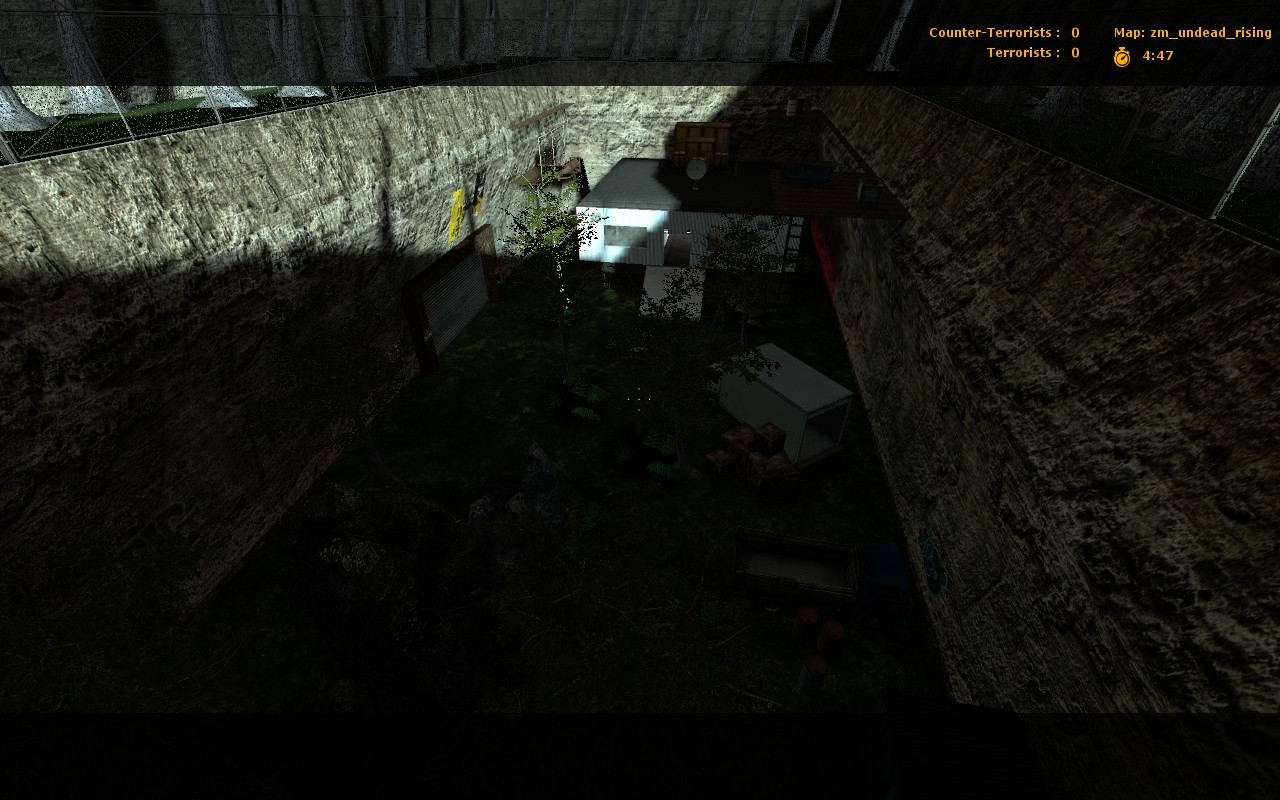Click the stacked crate on the rooftop
1280x800 pixels.
(x=700, y=142)
